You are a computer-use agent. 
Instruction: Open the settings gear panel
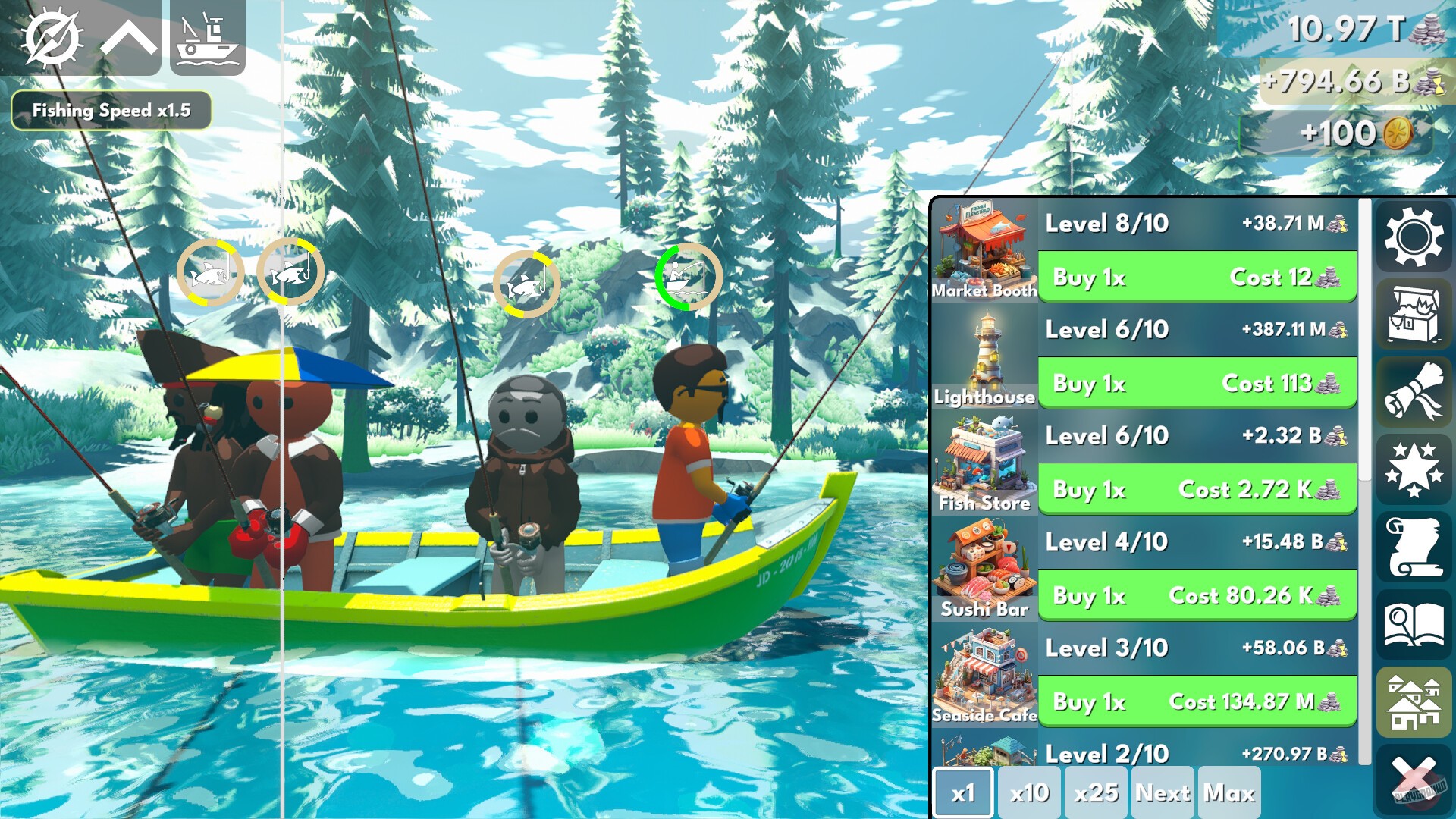point(1415,238)
